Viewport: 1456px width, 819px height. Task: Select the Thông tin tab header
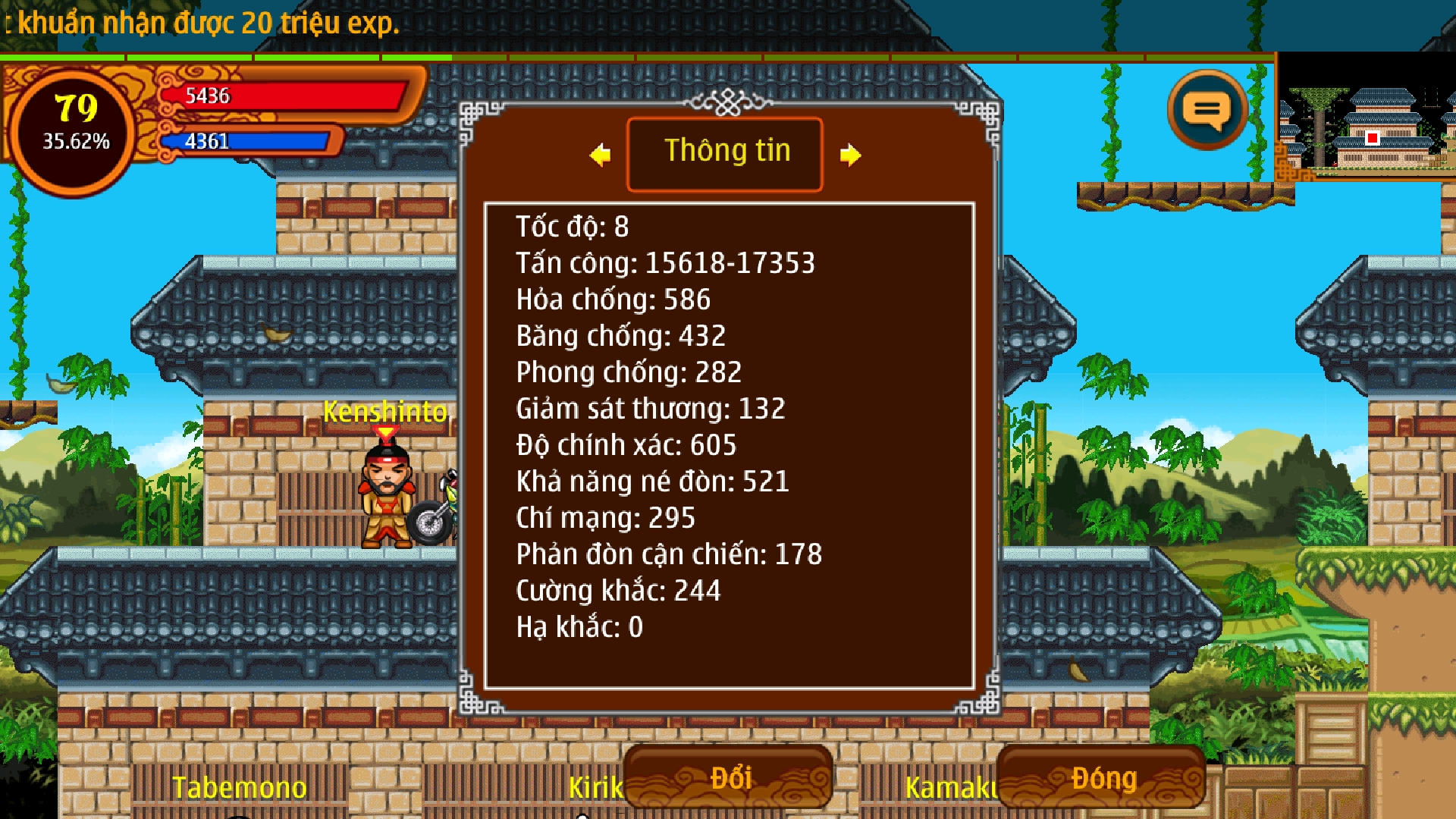(x=725, y=153)
